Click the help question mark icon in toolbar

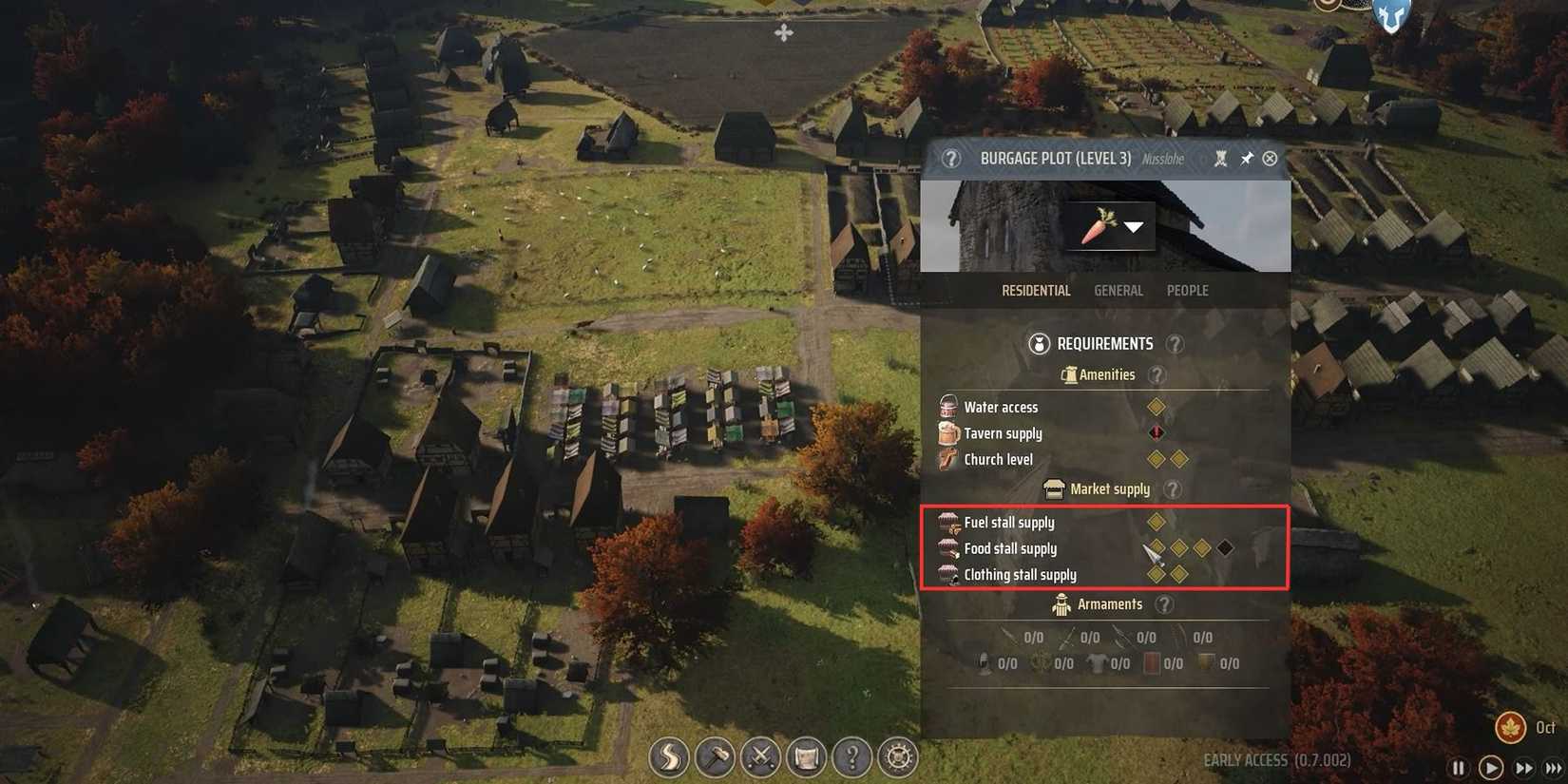click(854, 758)
